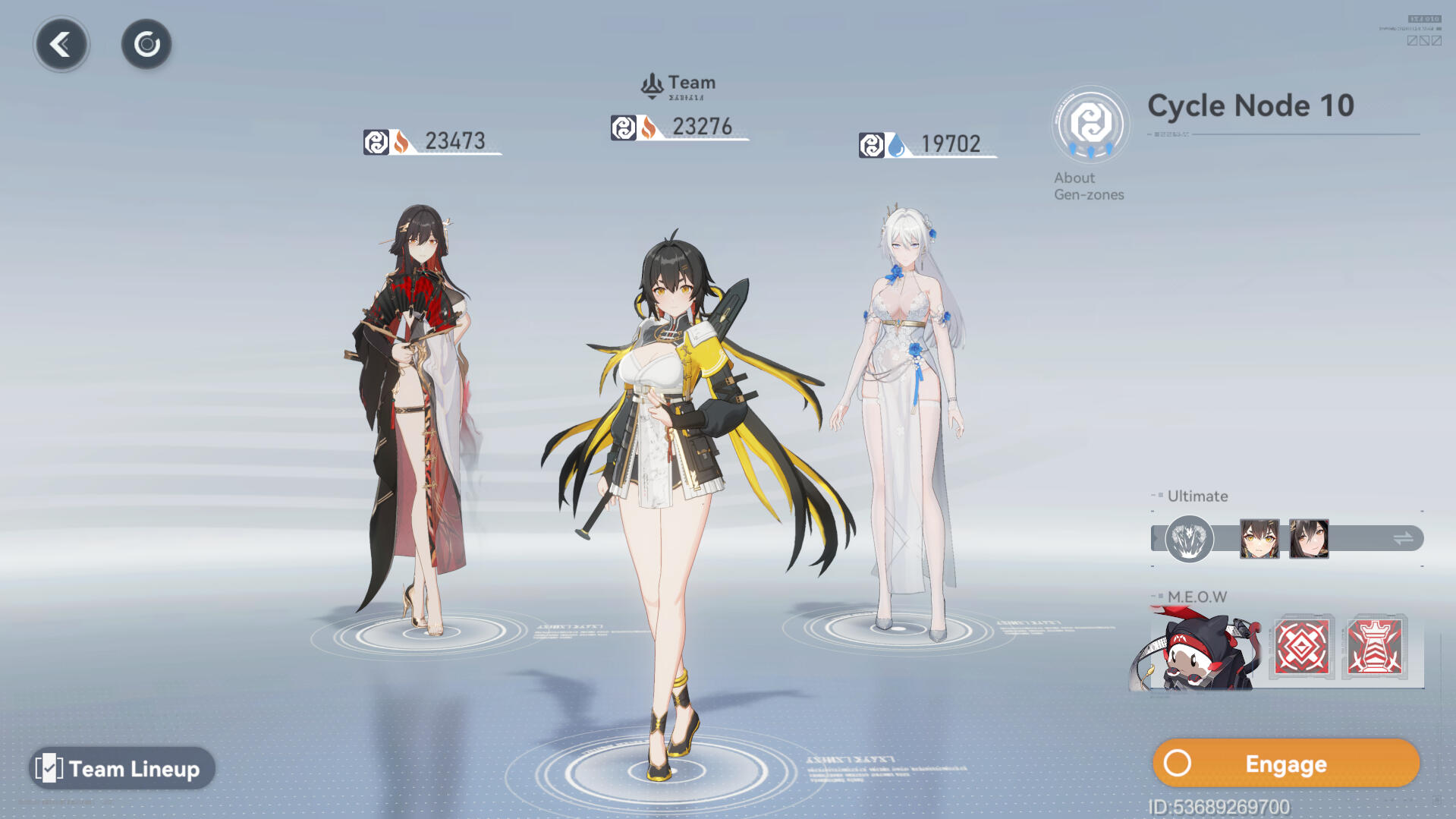Viewport: 1456px width, 819px height.
Task: Select the red chess rook M.E.O.W skill
Action: pos(1375,647)
